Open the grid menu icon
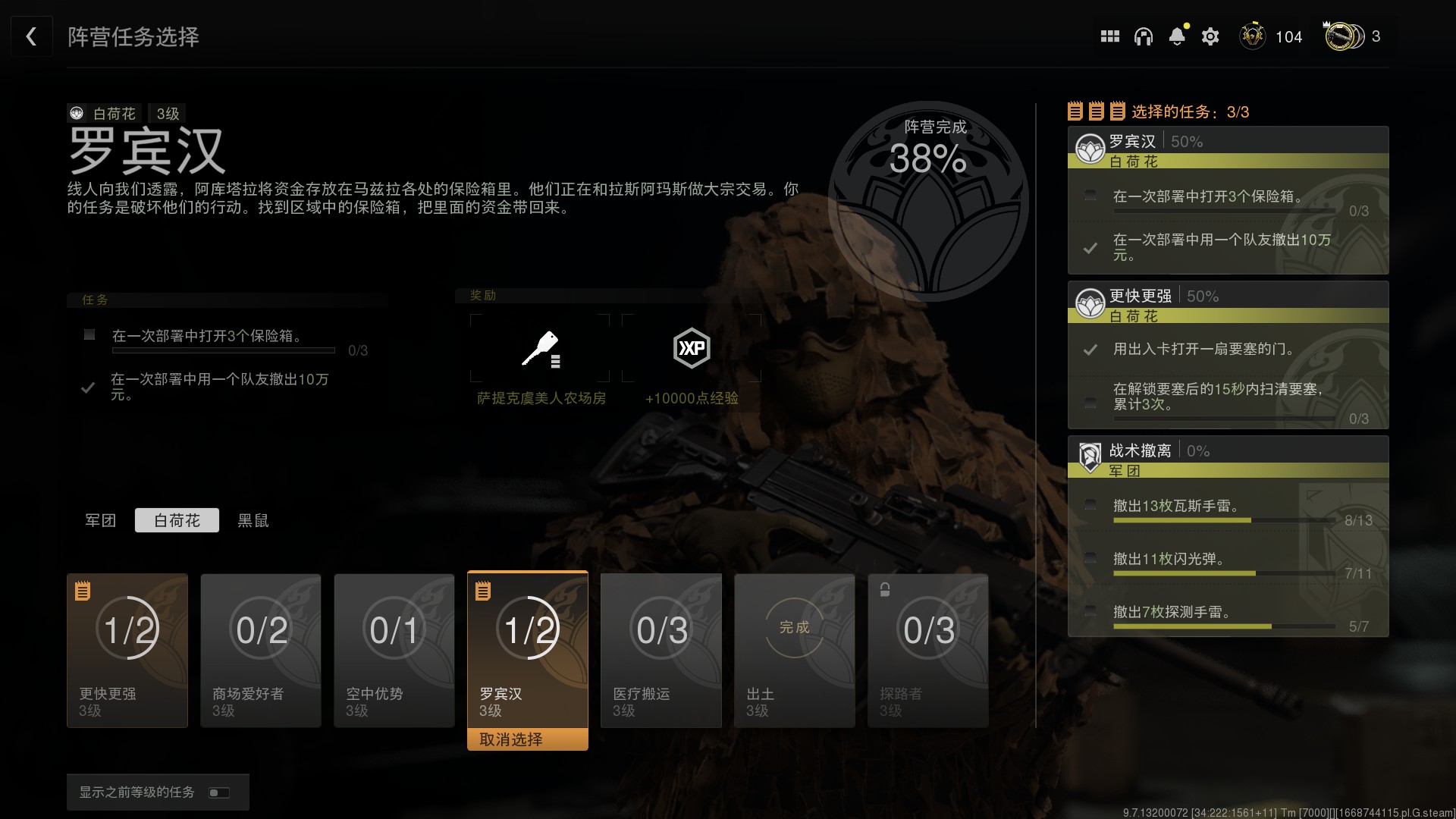Screen dimensions: 1456x819 [1110, 36]
